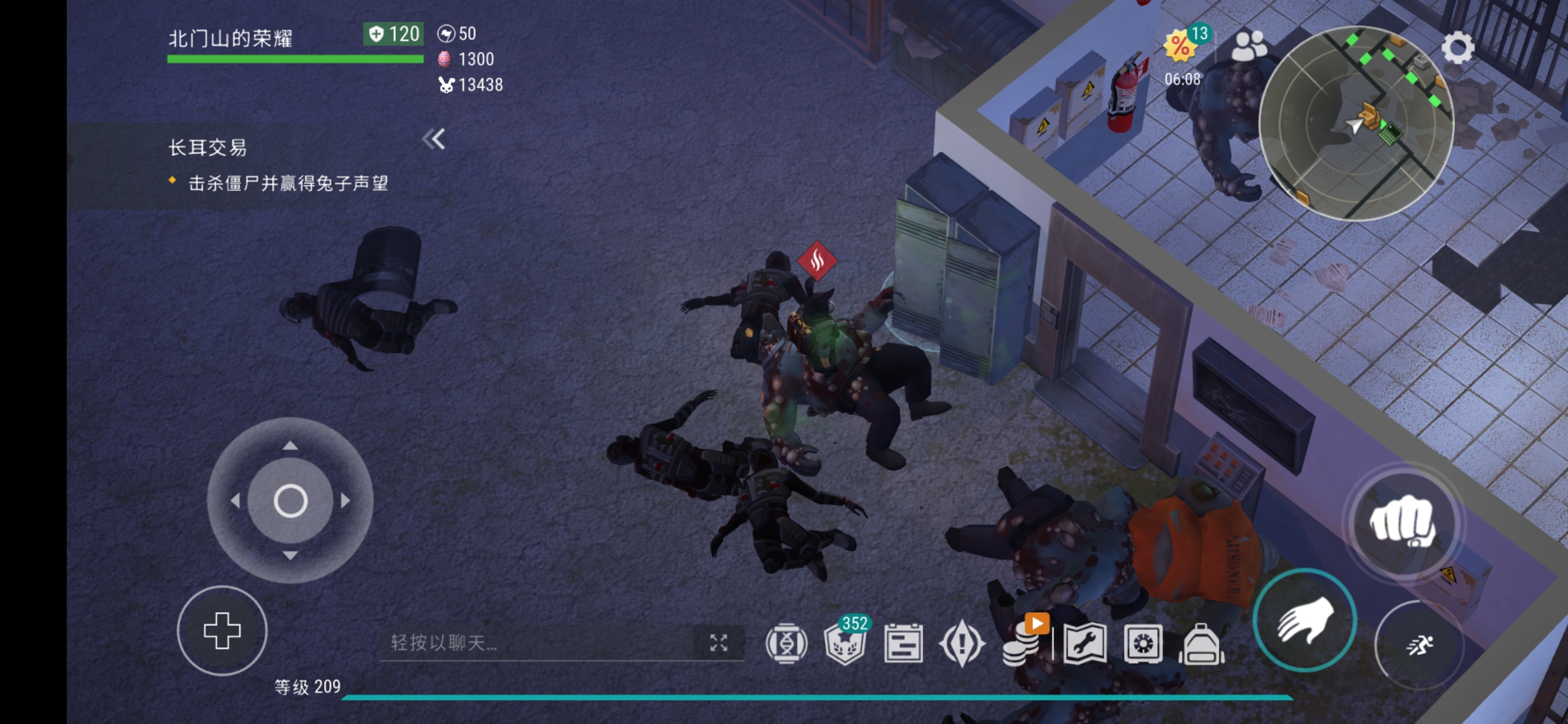The height and width of the screenshot is (724, 1568).
Task: Use the hand interact button
Action: tap(1304, 619)
